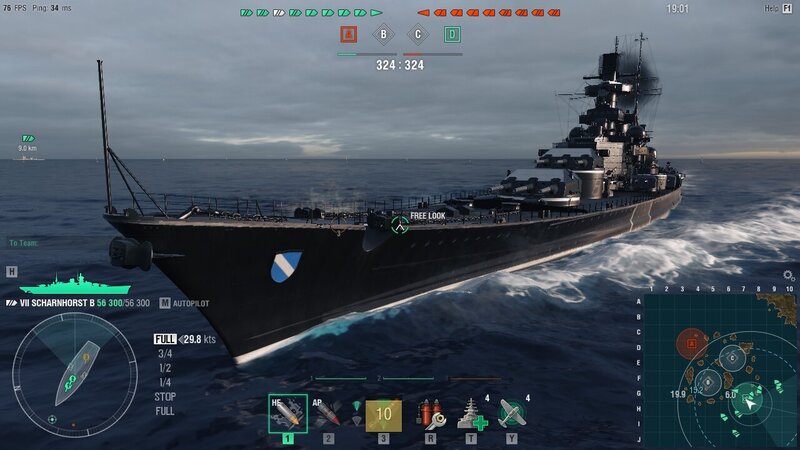Select capture point B indicator at top
Screen dimensions: 800x450
pyautogui.click(x=383, y=35)
